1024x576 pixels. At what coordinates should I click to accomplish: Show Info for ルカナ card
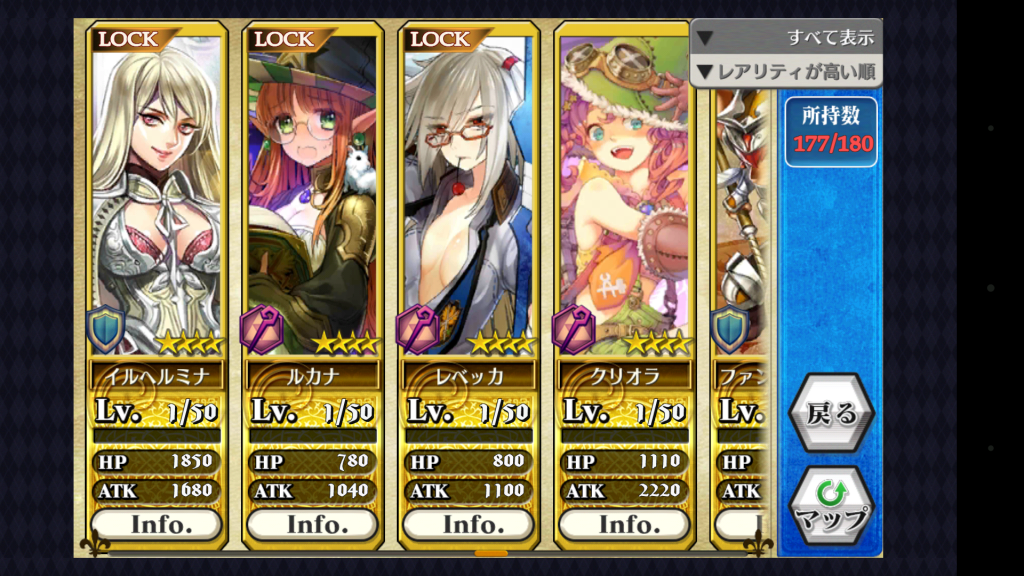tap(311, 524)
